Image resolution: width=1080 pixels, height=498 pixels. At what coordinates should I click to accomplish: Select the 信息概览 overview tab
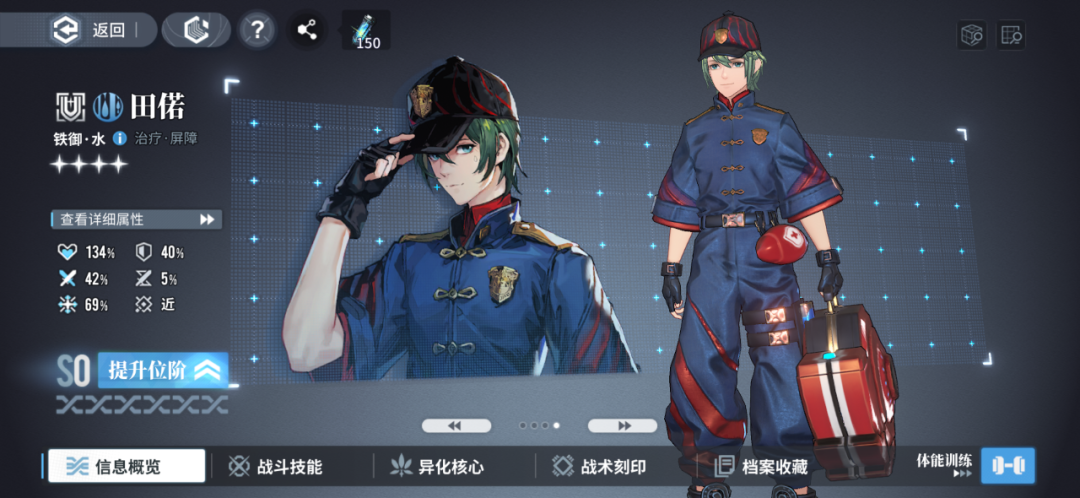[127, 466]
